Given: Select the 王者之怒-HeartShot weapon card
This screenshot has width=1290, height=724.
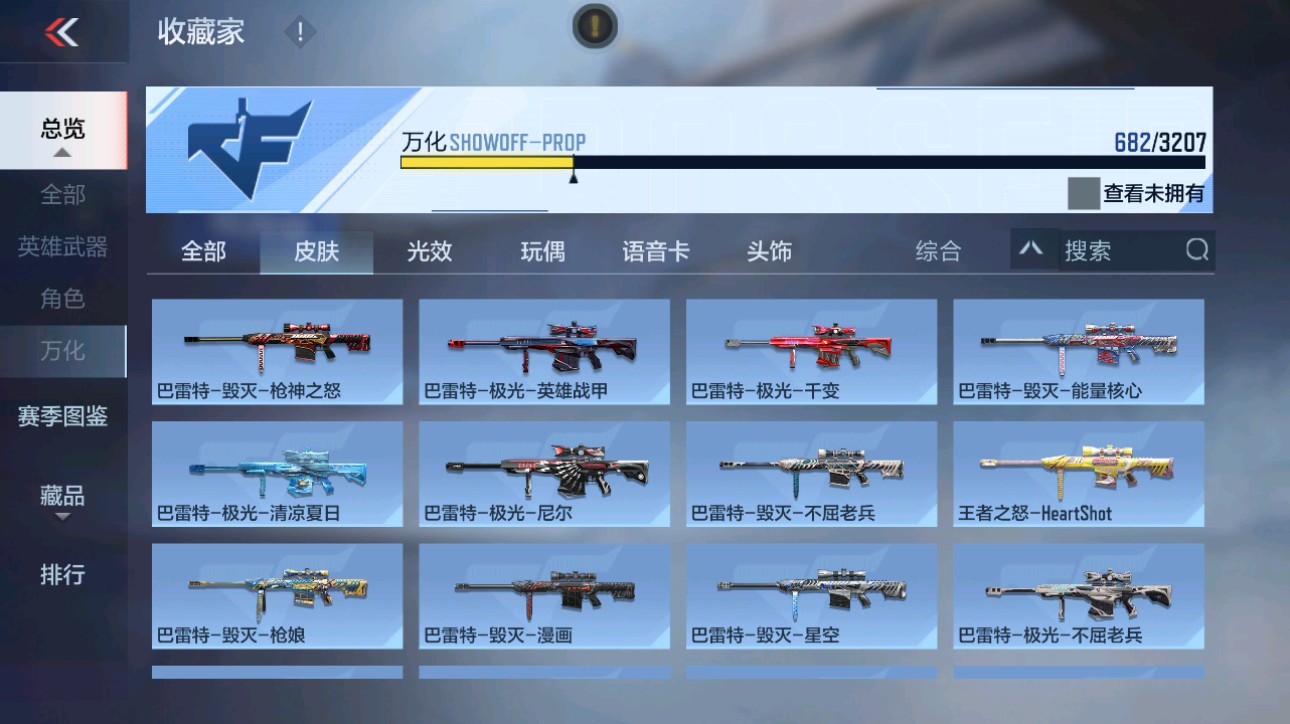Looking at the screenshot, I should [x=1078, y=472].
